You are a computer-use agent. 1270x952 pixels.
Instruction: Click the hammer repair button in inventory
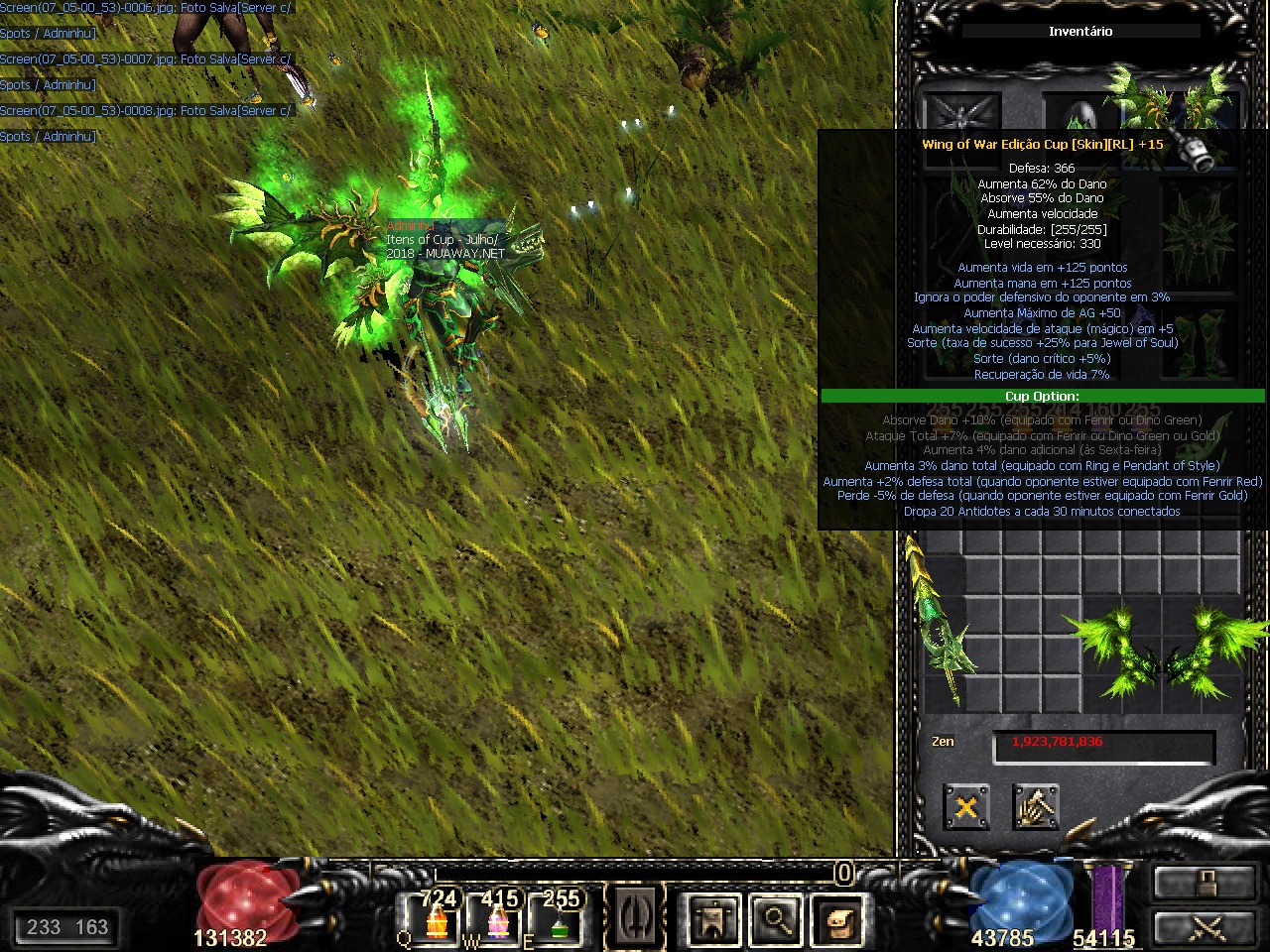point(1036,806)
